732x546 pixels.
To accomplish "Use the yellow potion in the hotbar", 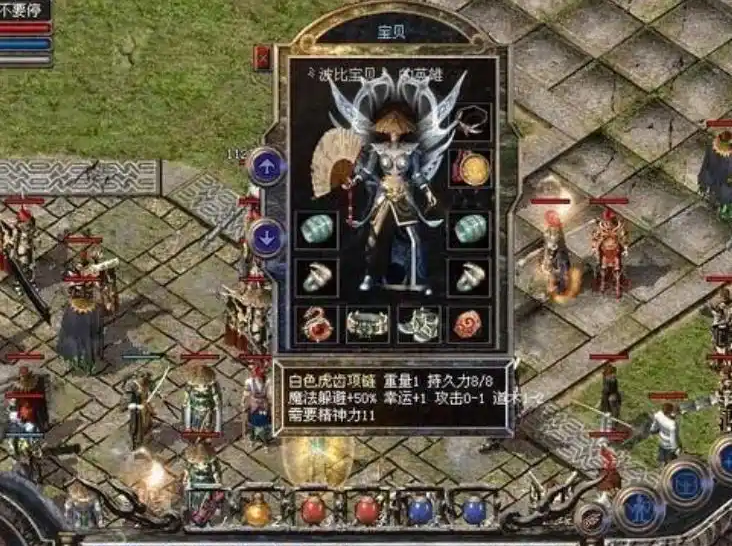I will (257, 511).
